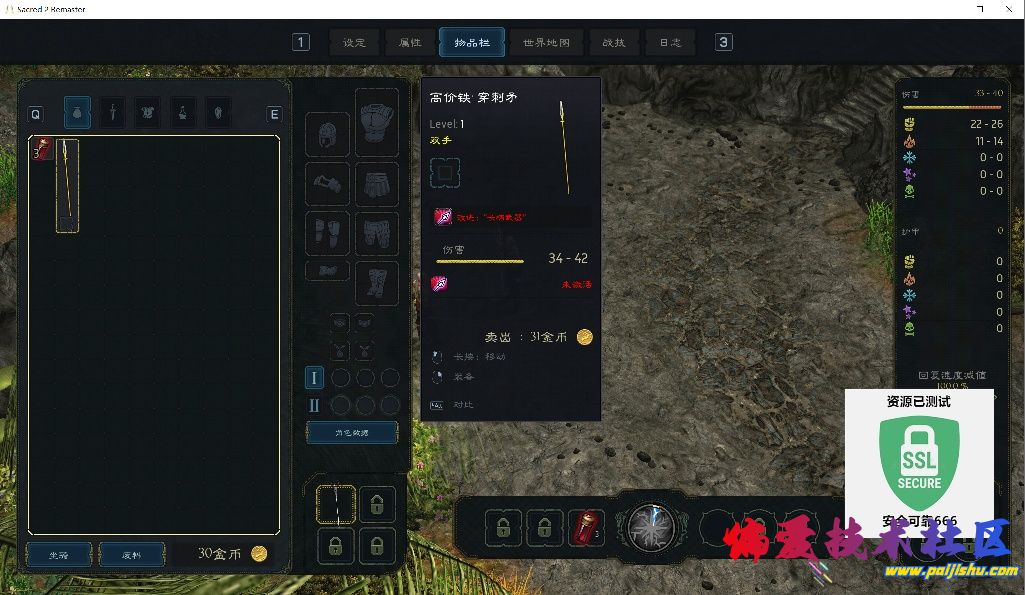The height and width of the screenshot is (595, 1025).
Task: Use the red potion hotbar slot
Action: pyautogui.click(x=586, y=528)
